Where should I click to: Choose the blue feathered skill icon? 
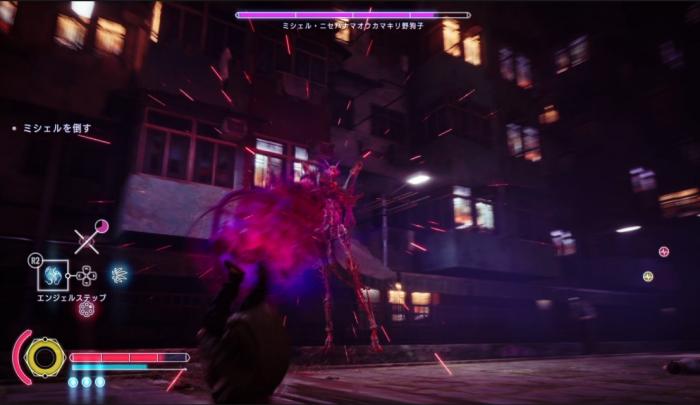(x=119, y=274)
